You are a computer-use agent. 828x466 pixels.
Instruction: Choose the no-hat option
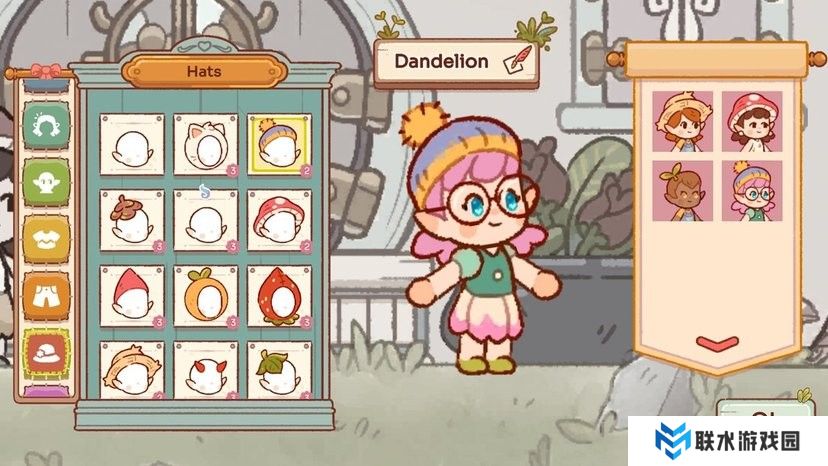[131, 145]
